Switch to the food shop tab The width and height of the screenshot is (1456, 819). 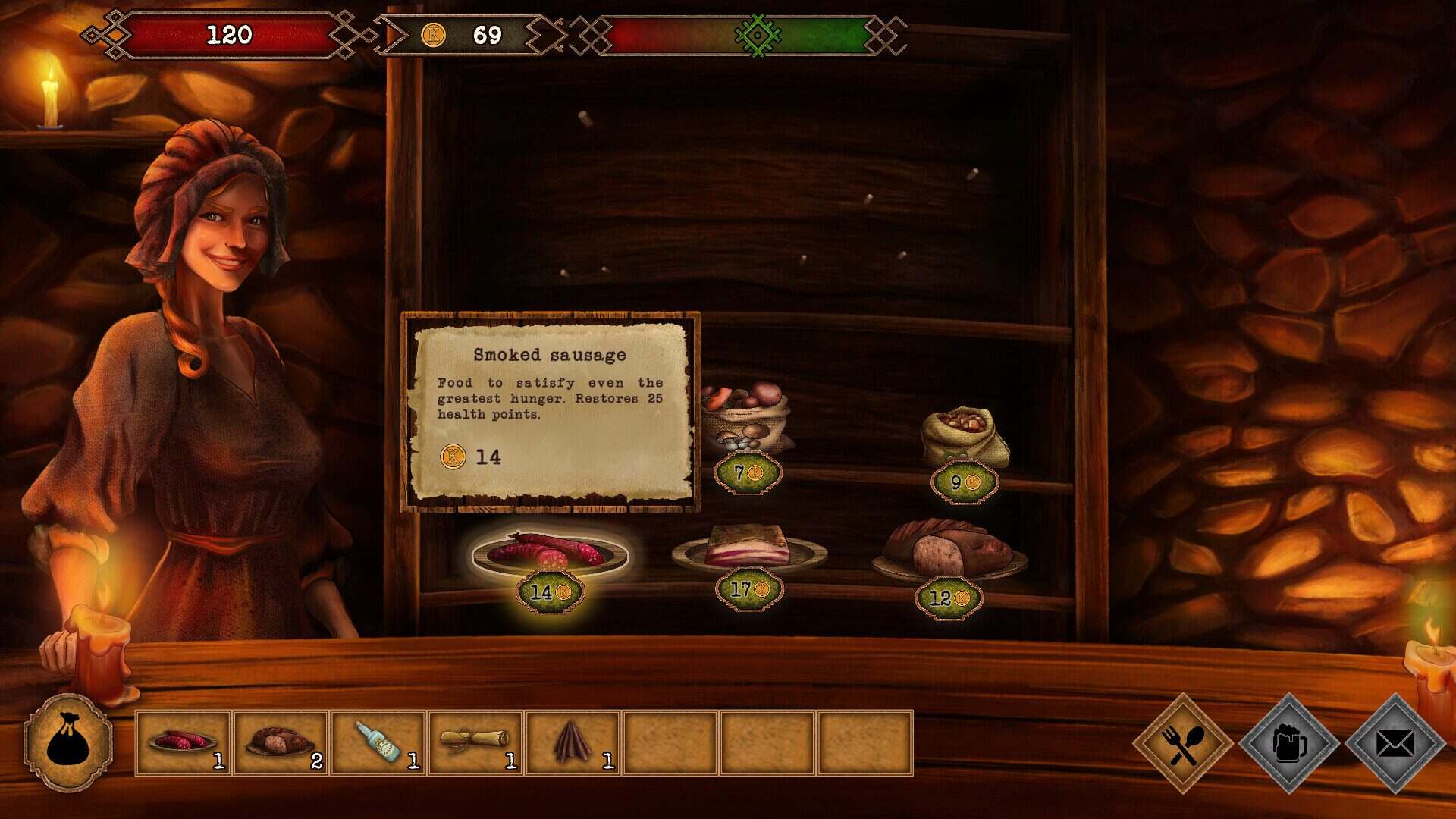pyautogui.click(x=1182, y=744)
